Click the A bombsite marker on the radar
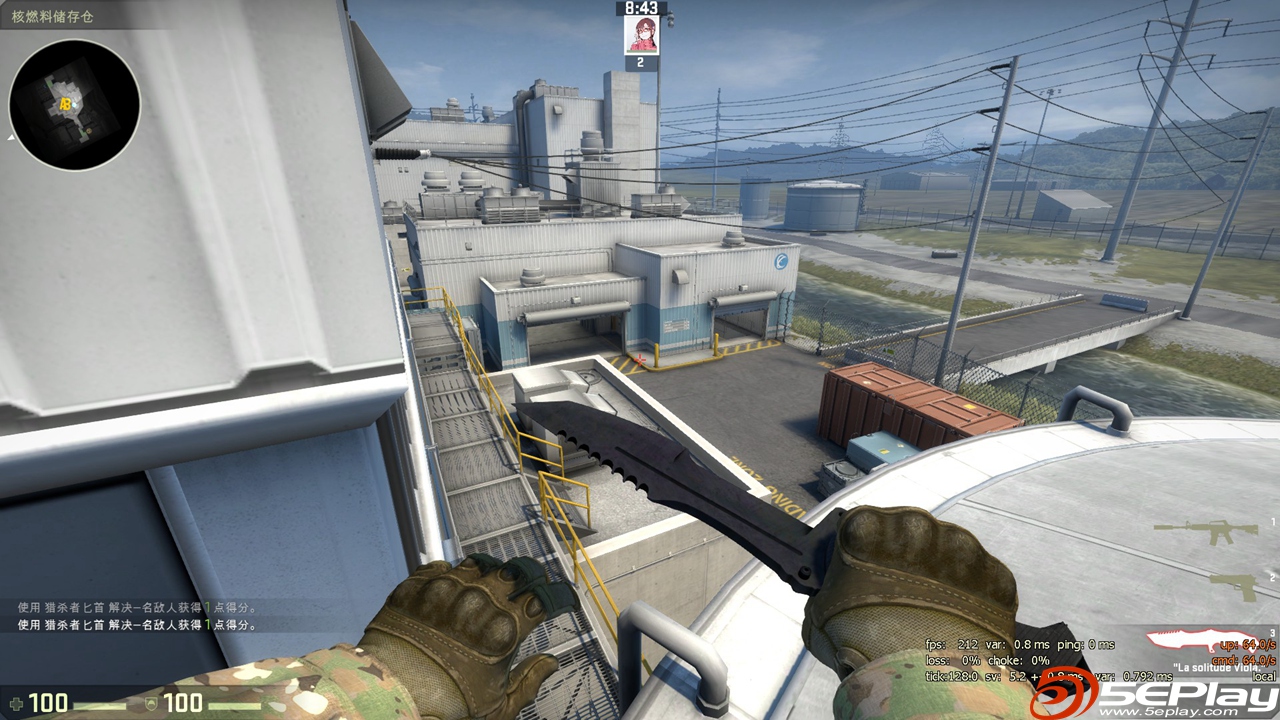This screenshot has width=1280, height=720. pos(62,103)
